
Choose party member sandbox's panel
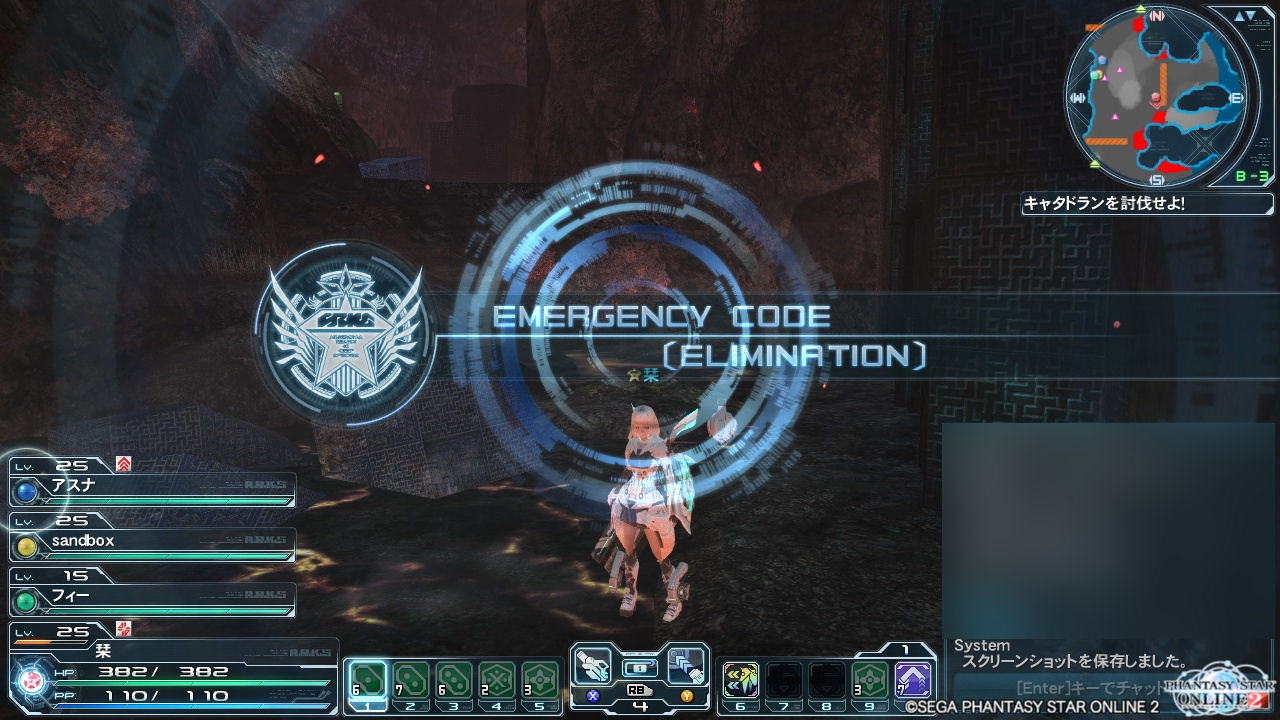click(x=154, y=545)
